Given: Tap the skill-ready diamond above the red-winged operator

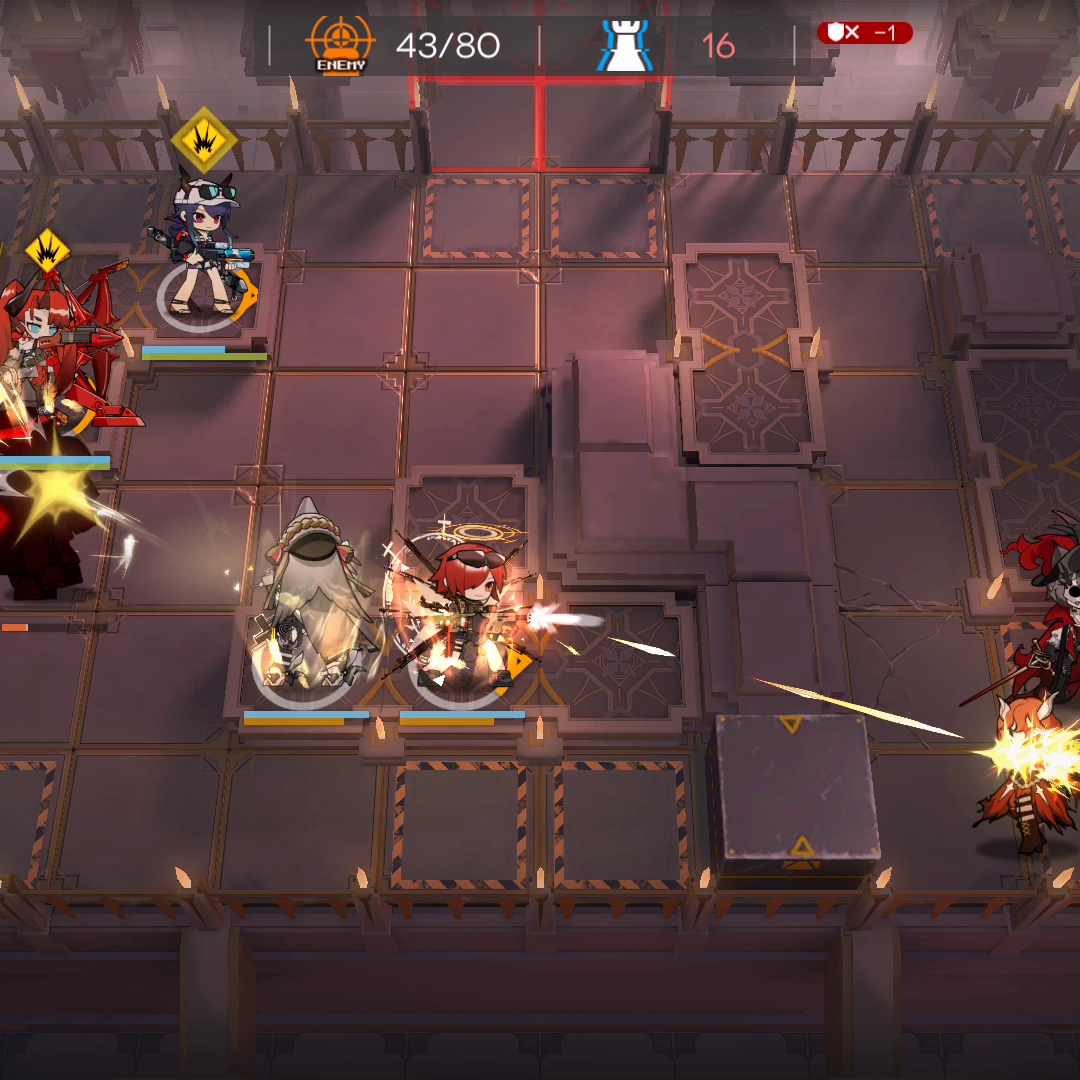Looking at the screenshot, I should click(x=46, y=251).
